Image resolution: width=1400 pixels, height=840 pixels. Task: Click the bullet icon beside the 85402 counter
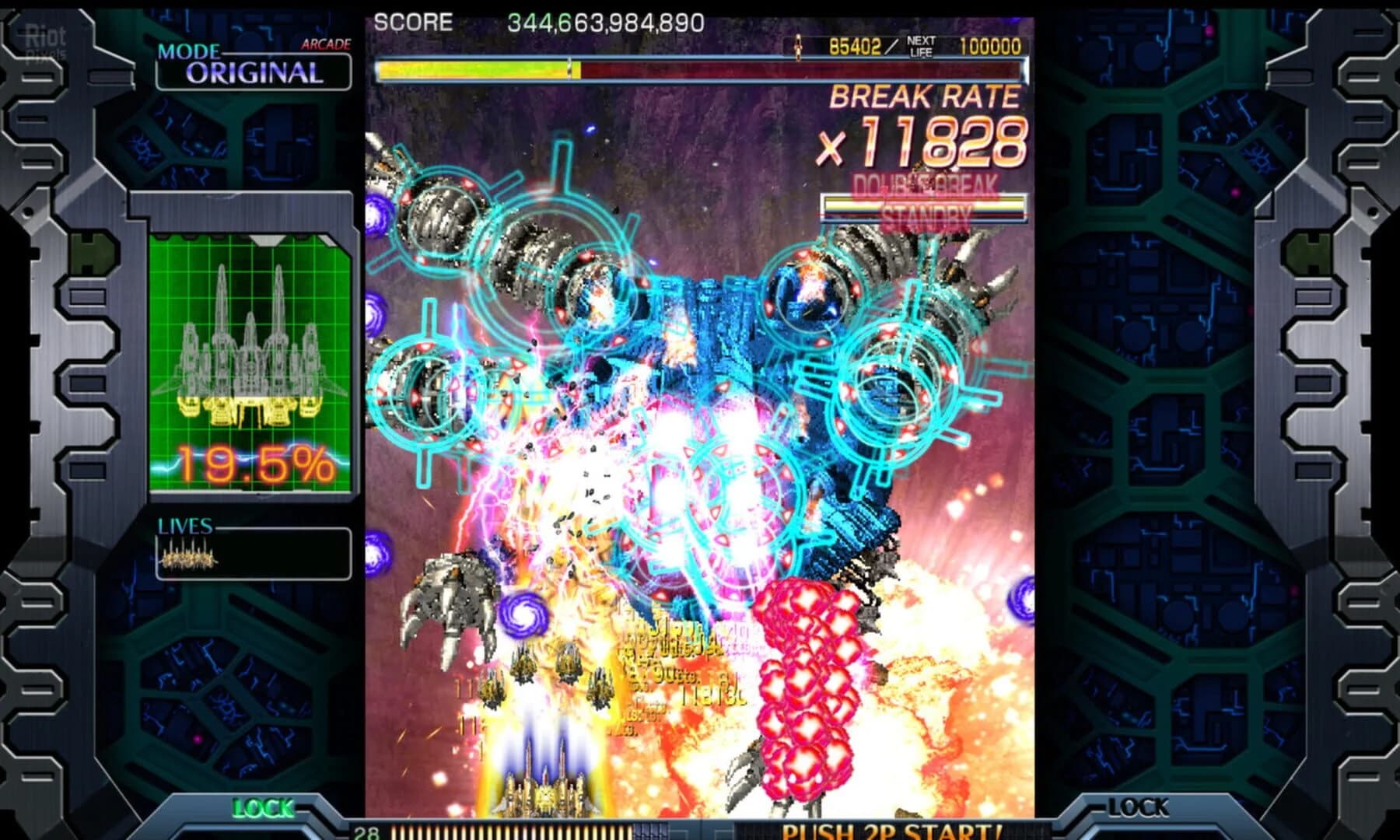point(796,45)
